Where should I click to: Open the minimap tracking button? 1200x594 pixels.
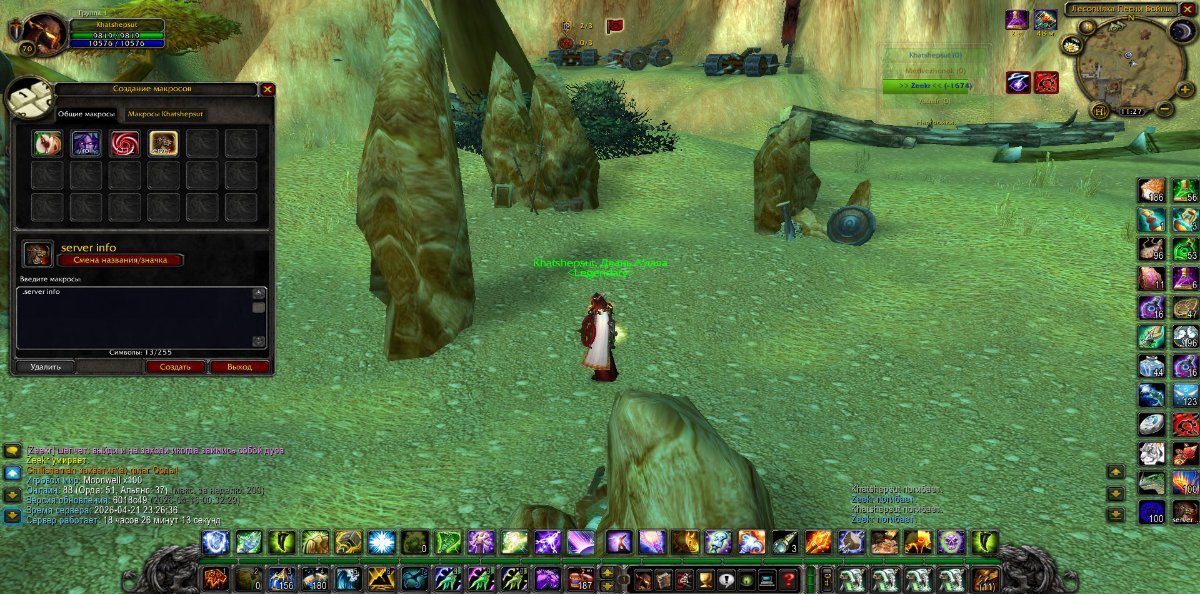[x=1071, y=44]
